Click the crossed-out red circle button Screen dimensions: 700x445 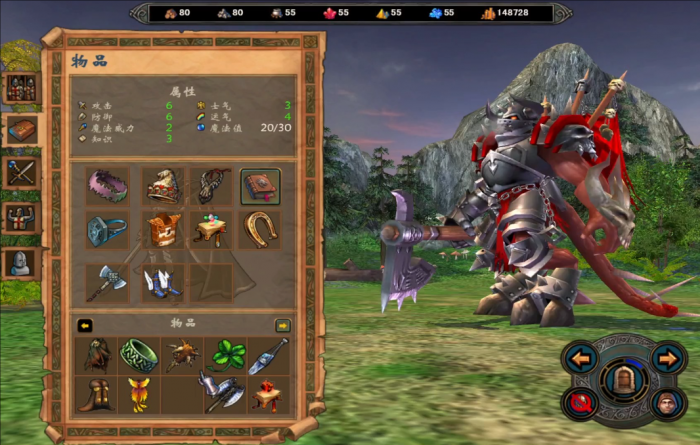[x=580, y=403]
